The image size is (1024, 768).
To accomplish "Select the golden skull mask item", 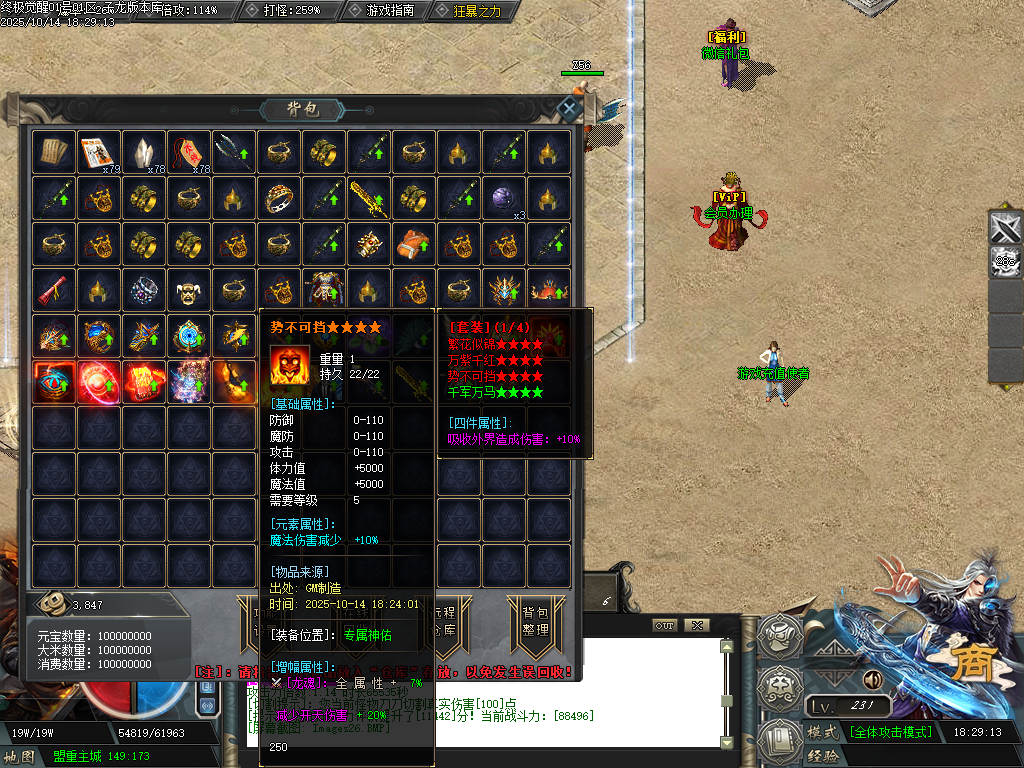I will pos(190,289).
